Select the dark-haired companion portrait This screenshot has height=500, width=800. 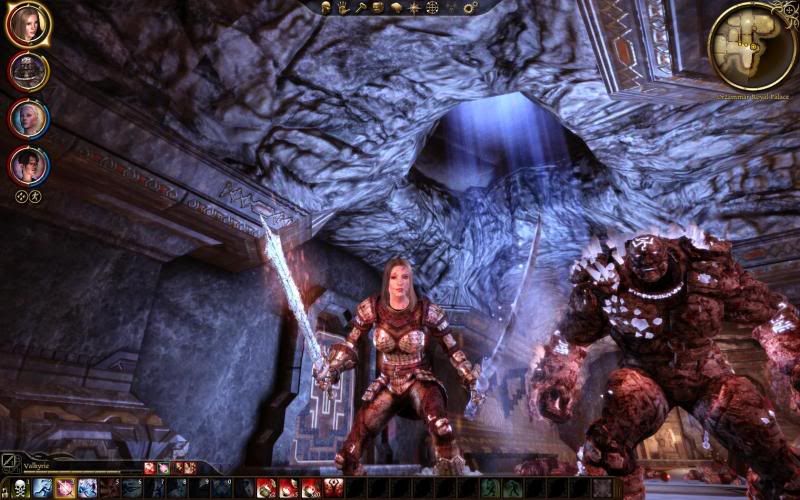[x=27, y=165]
